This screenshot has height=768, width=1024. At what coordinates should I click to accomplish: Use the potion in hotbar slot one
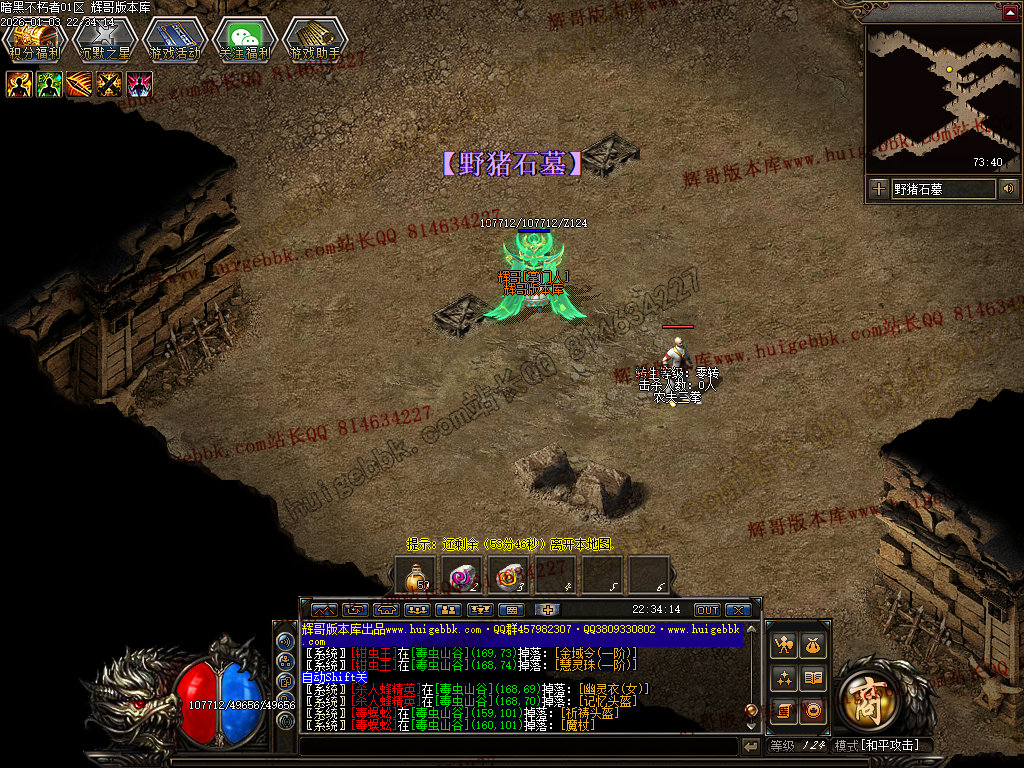click(416, 575)
